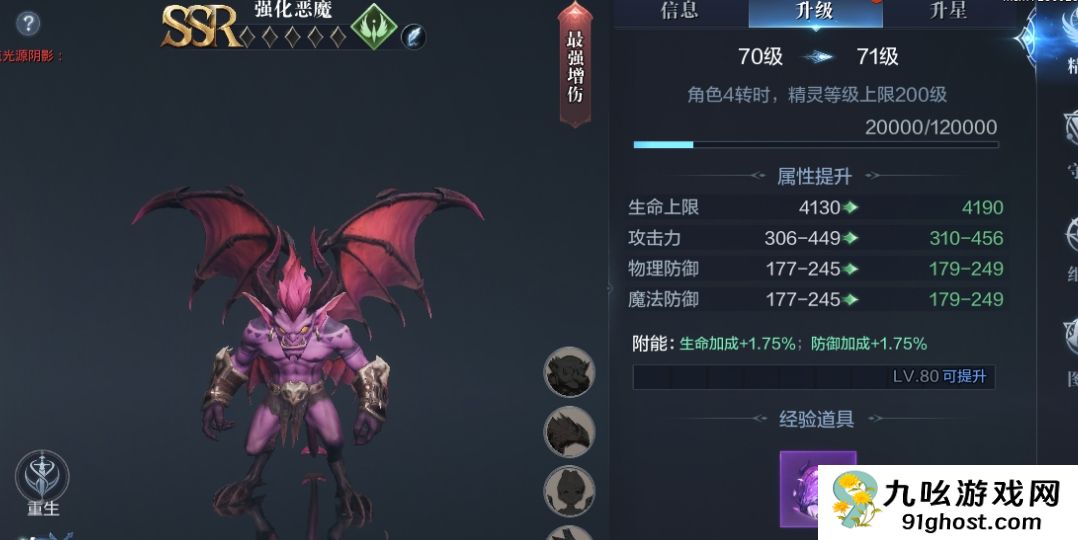This screenshot has width=1078, height=540.
Task: Switch to the 信息 tab
Action: pos(679,12)
